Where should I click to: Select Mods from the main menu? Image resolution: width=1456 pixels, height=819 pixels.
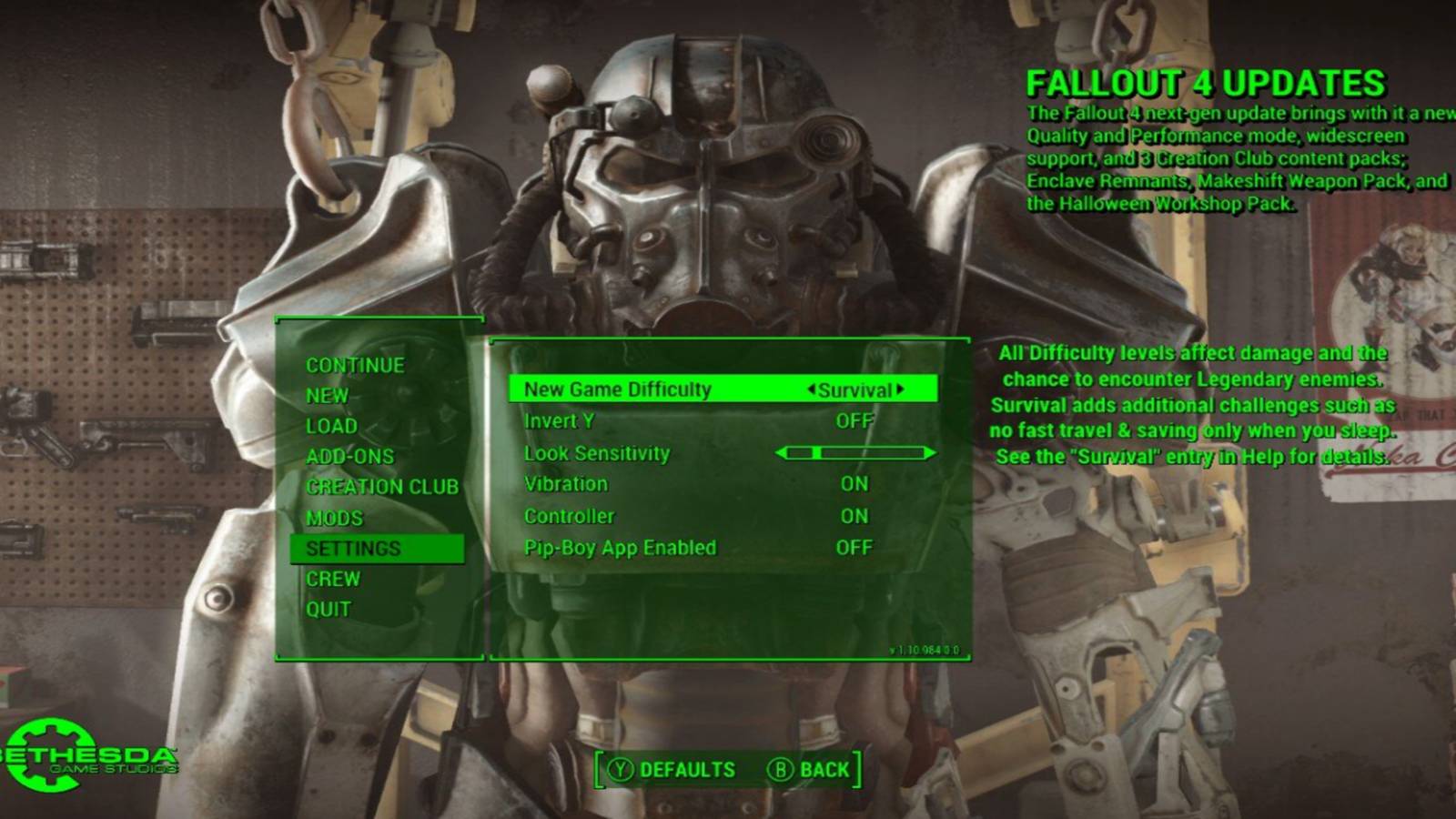click(336, 518)
